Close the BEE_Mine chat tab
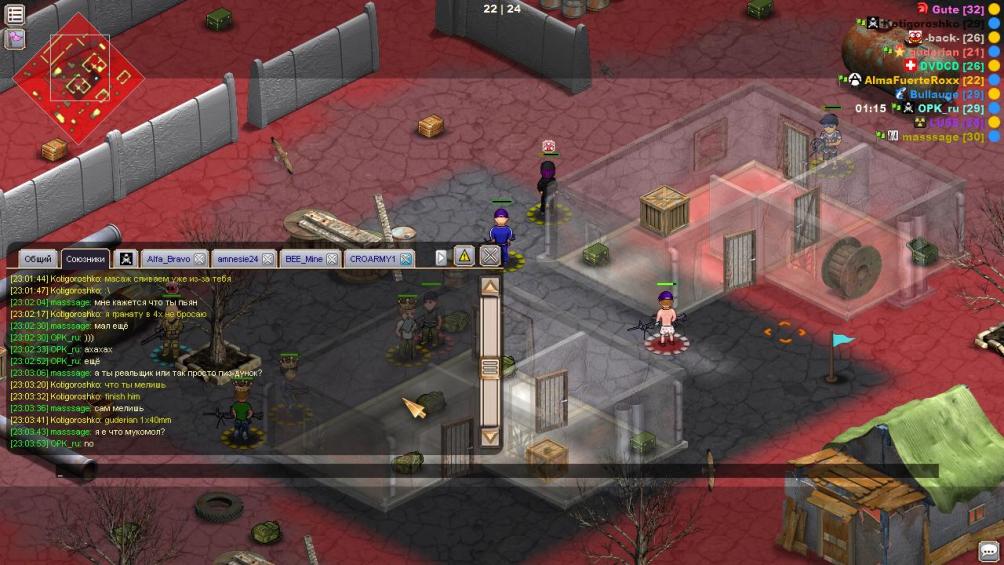The image size is (1004, 565). coord(335,259)
